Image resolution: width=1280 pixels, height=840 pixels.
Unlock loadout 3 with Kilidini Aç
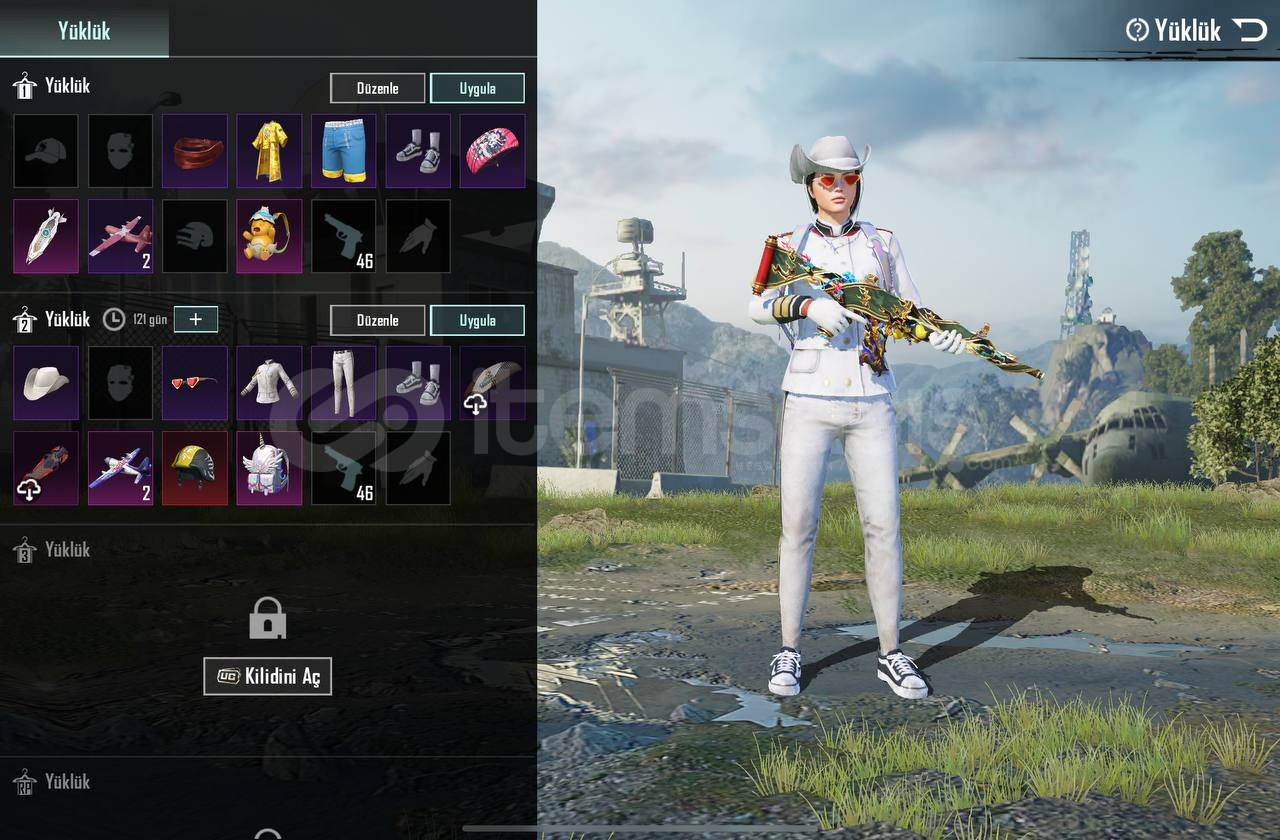267,677
